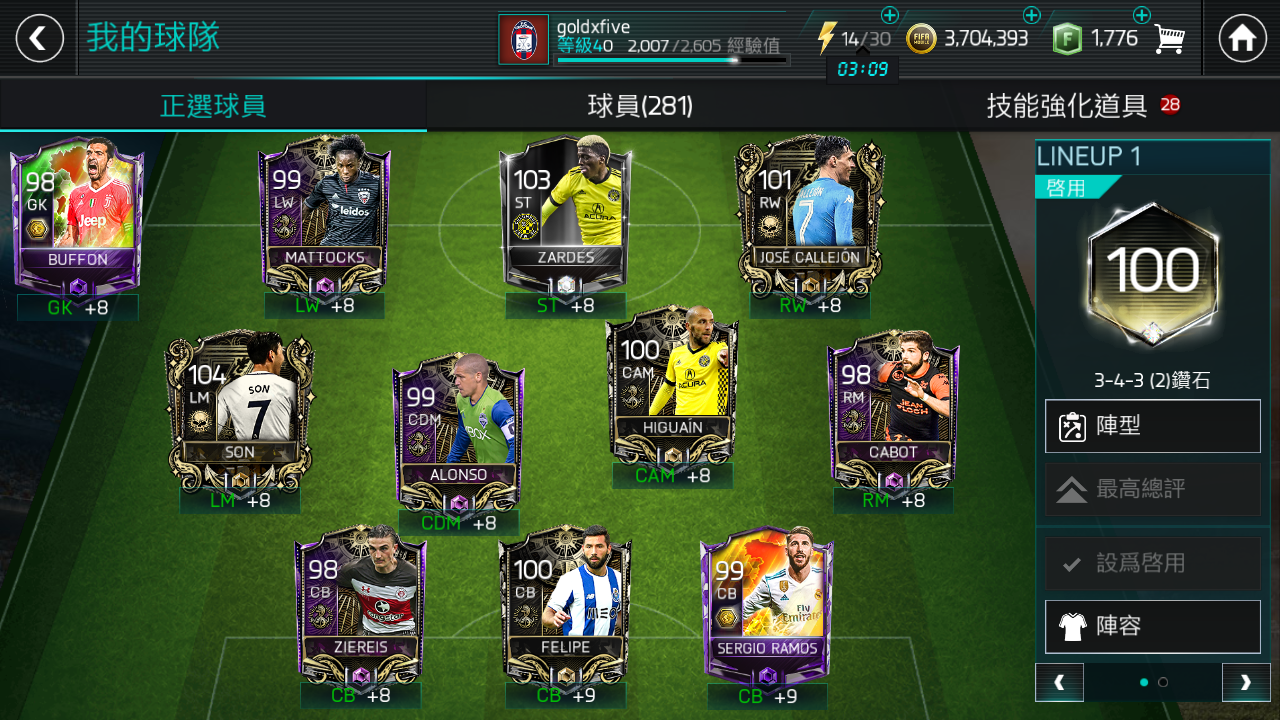Image resolution: width=1280 pixels, height=720 pixels.
Task: Switch to the 球員(281) tab
Action: (x=640, y=105)
